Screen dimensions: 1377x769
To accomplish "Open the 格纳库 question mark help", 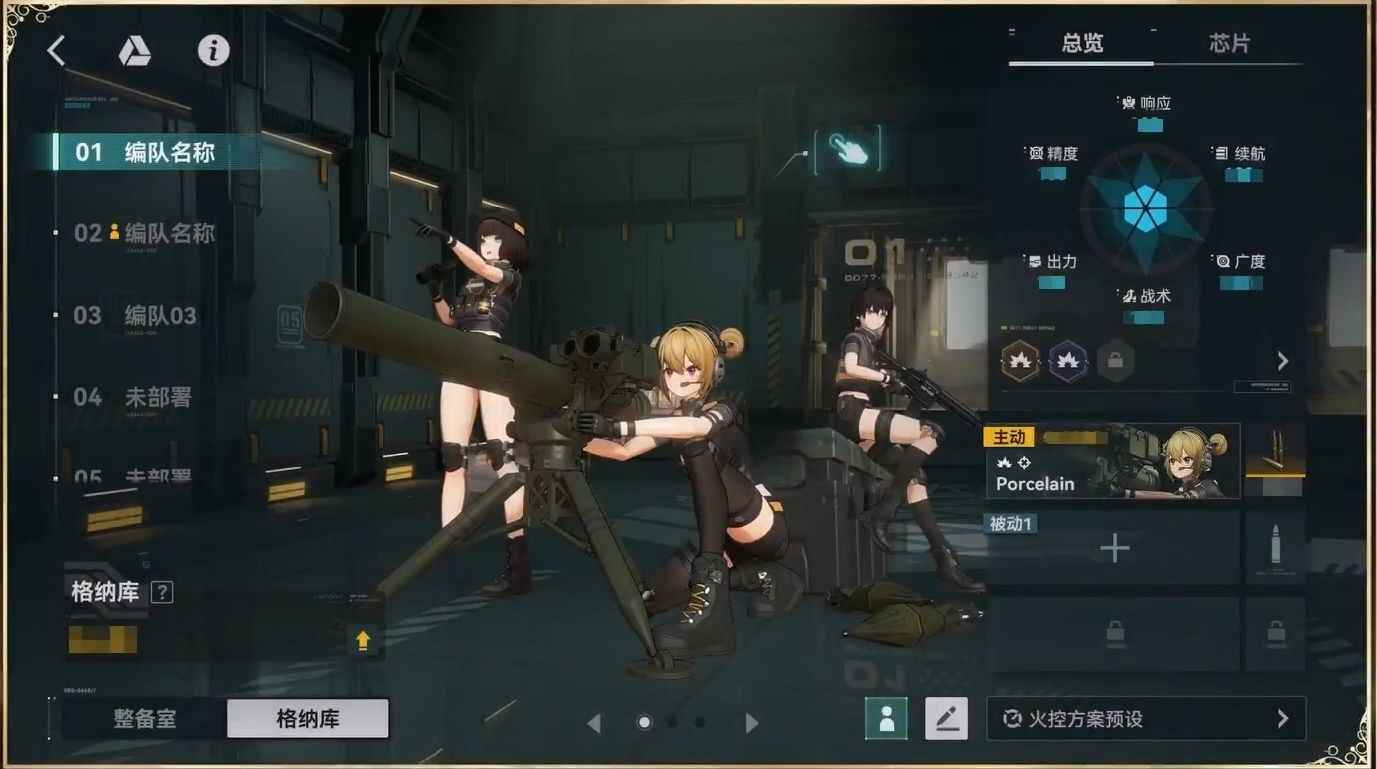I will point(162,592).
